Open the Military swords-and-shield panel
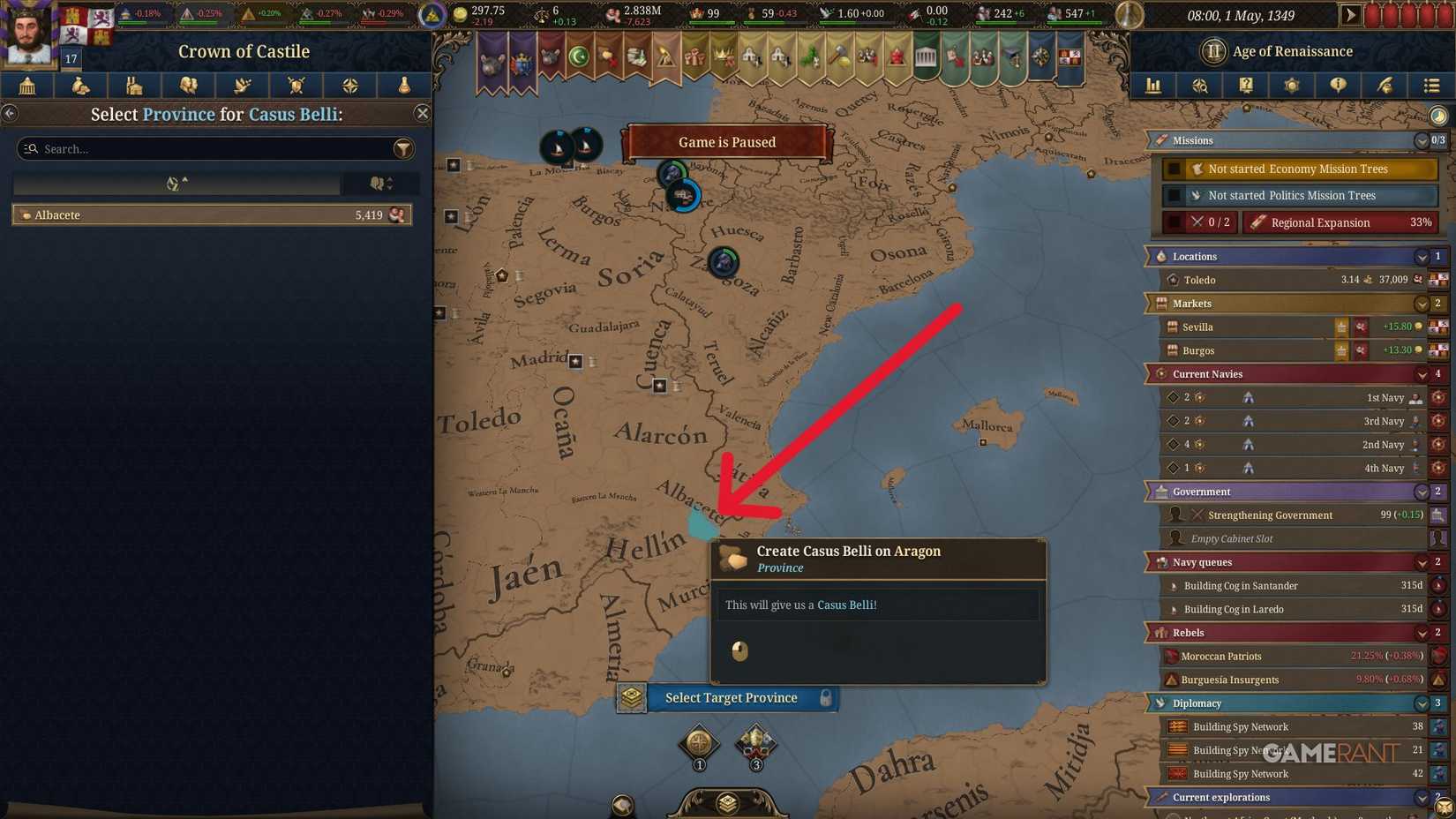Viewport: 1456px width, 819px height. [x=296, y=86]
